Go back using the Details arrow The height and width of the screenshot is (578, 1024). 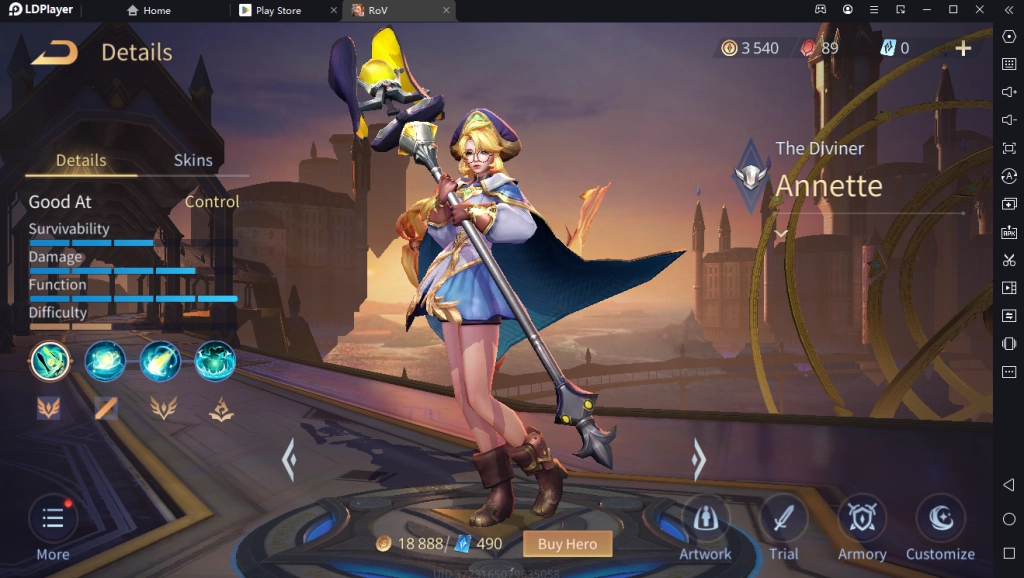tap(54, 53)
